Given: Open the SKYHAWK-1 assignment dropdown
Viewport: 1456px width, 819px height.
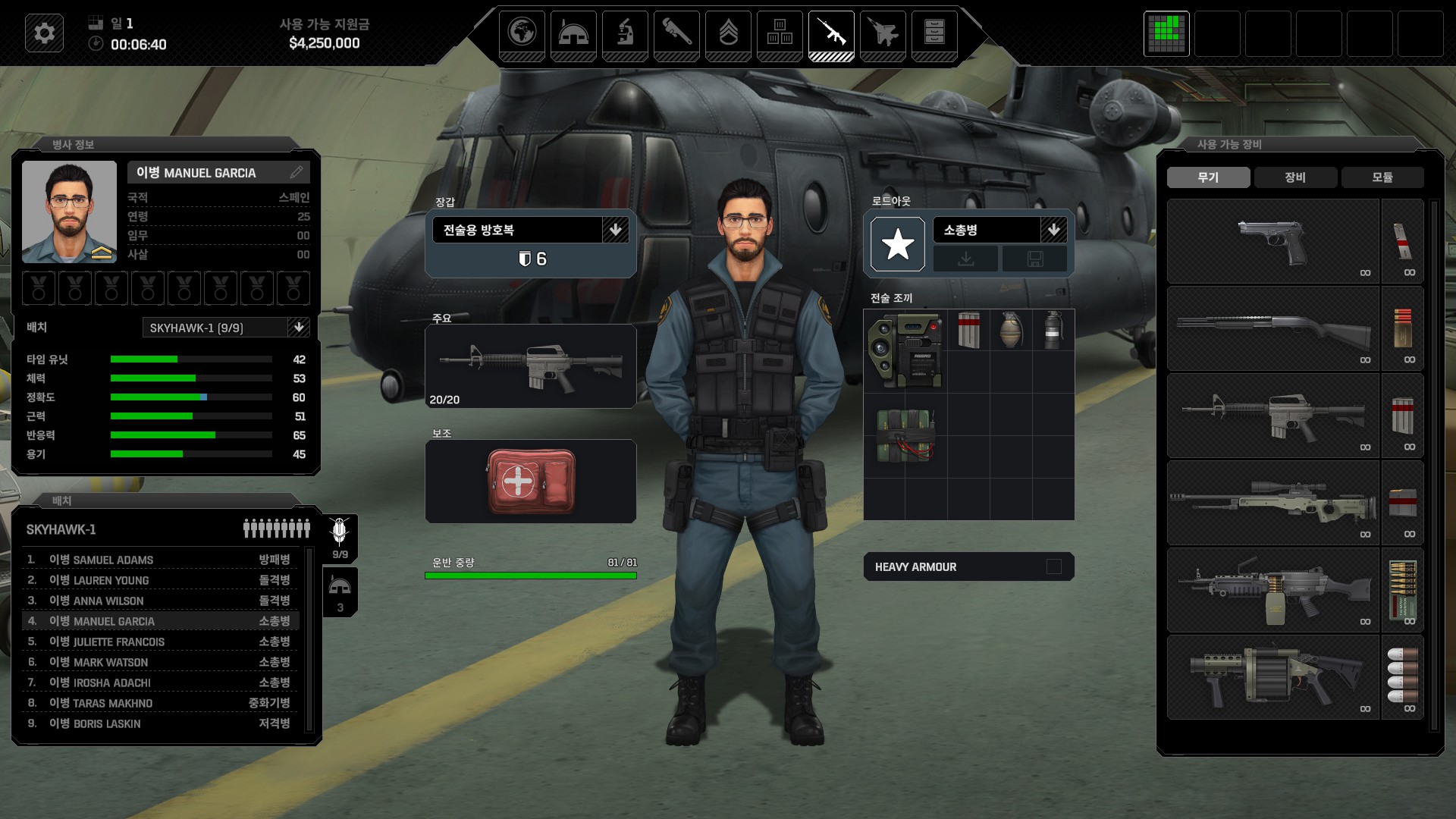Looking at the screenshot, I should (299, 328).
